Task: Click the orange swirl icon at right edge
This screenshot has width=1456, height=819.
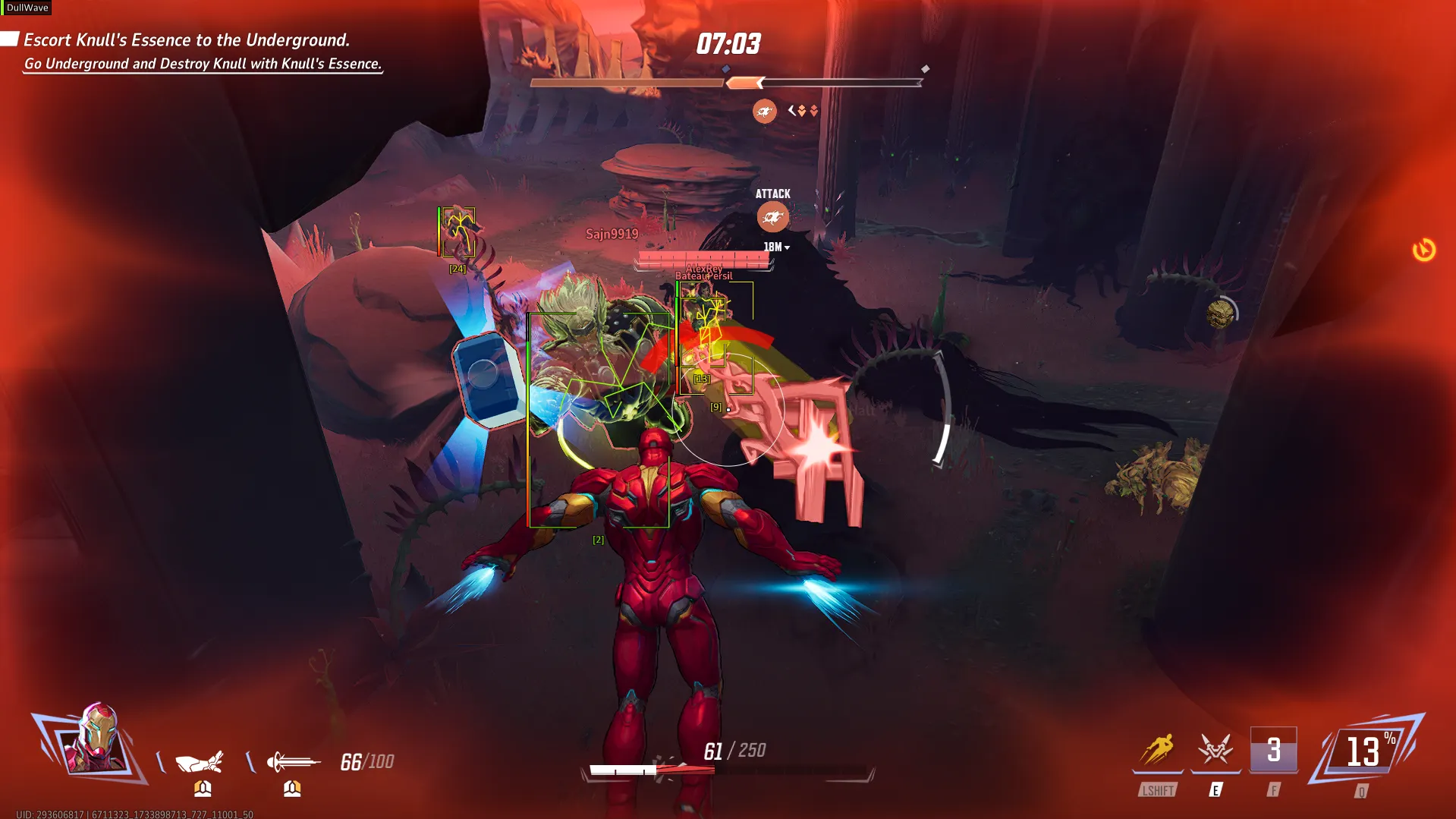Action: click(1423, 250)
